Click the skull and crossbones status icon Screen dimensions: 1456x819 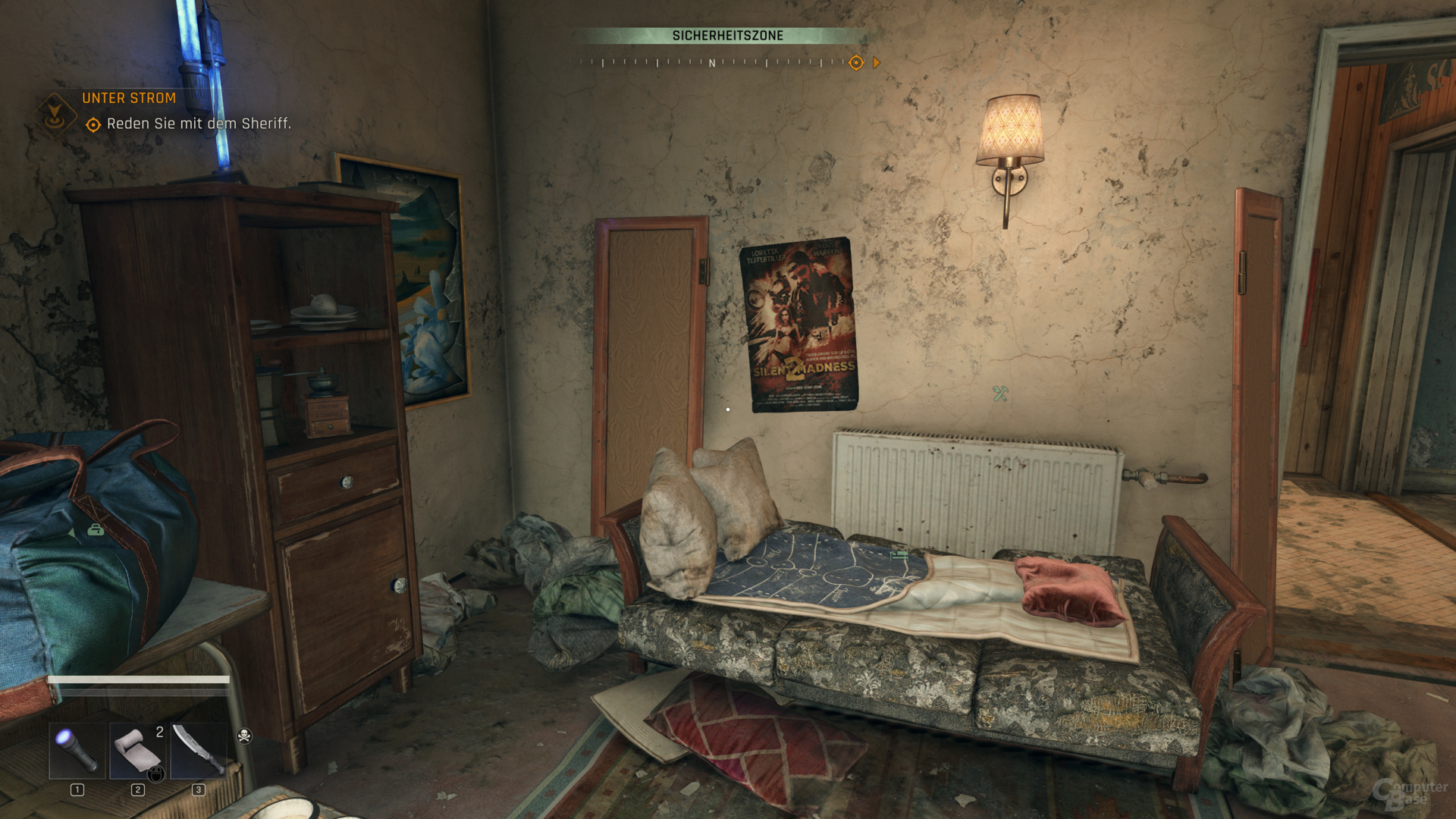(244, 735)
